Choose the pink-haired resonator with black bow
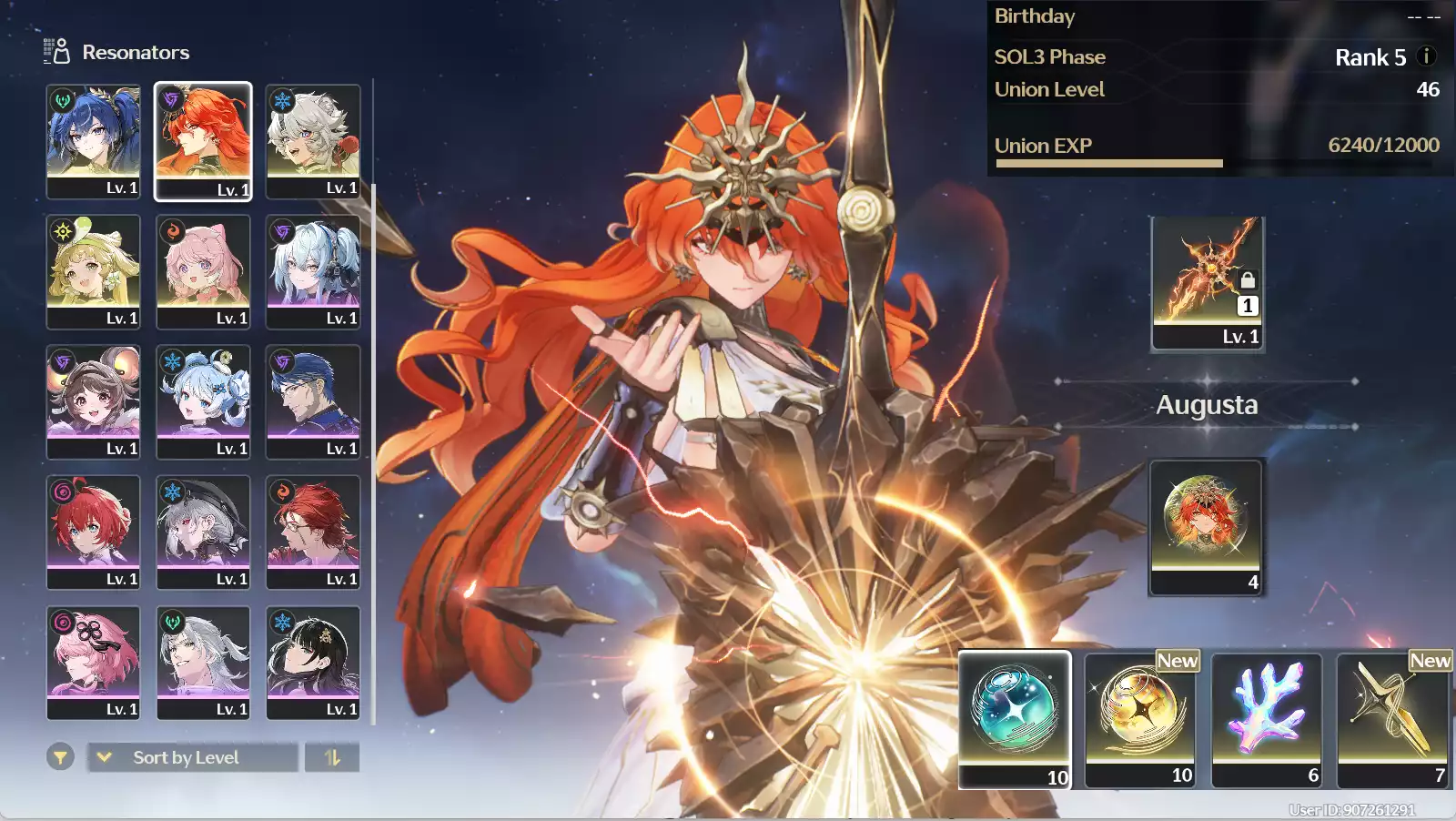 [94, 663]
